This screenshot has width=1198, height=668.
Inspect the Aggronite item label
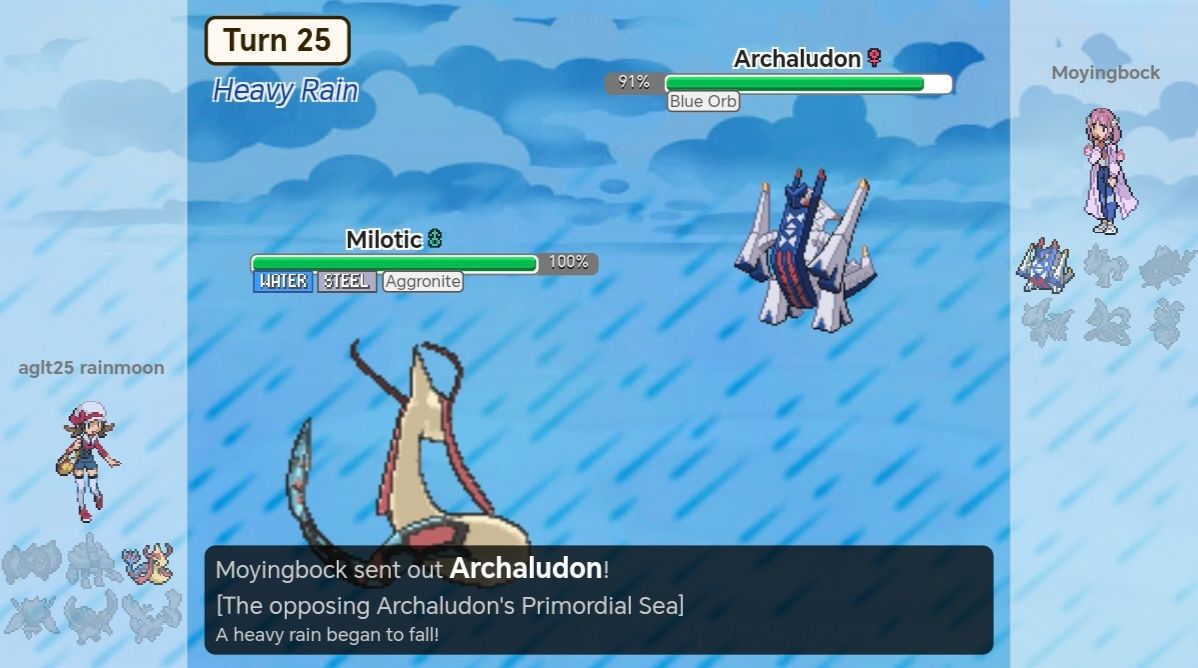(423, 282)
